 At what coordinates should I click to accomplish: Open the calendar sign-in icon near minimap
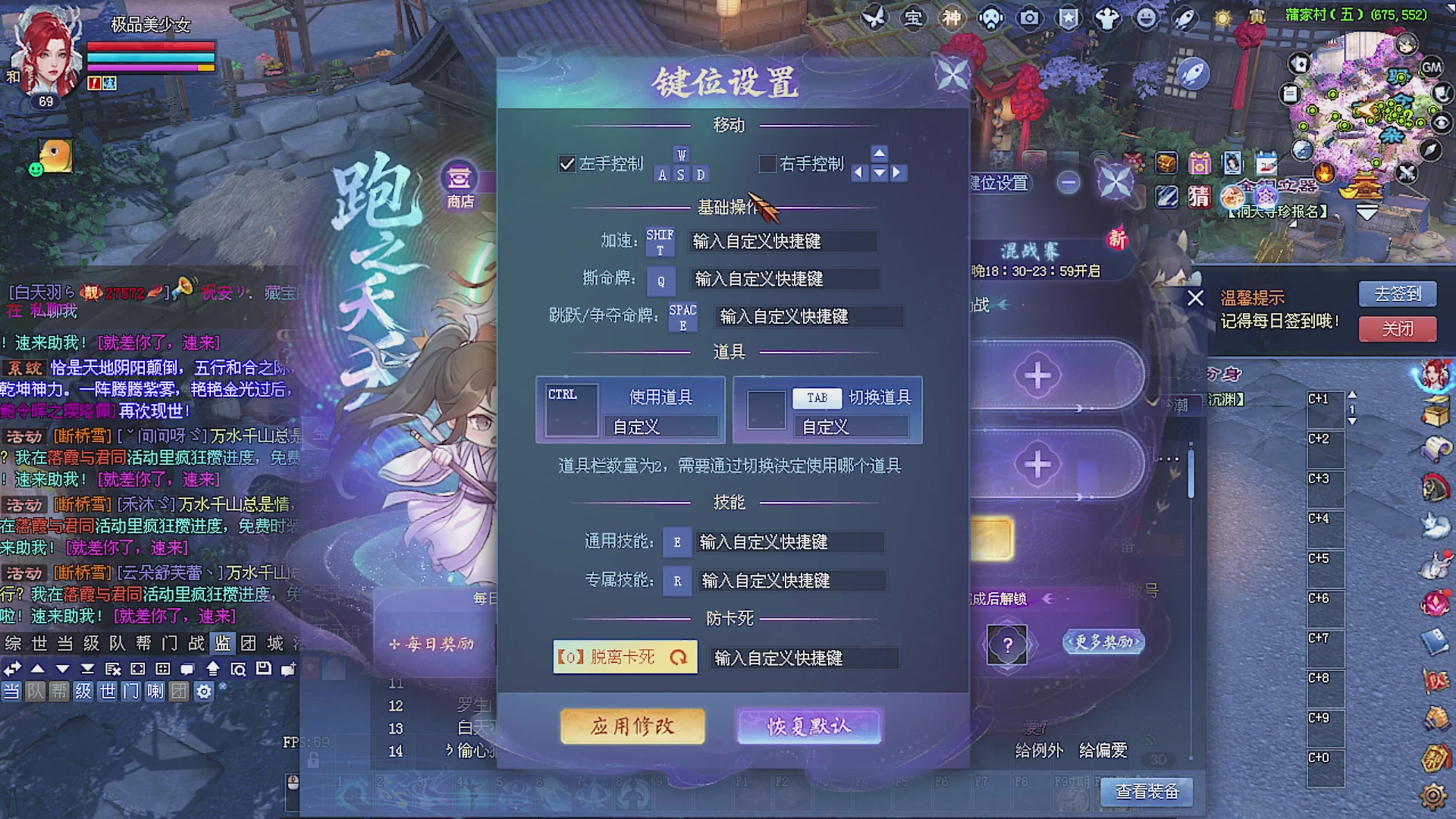(x=1267, y=164)
